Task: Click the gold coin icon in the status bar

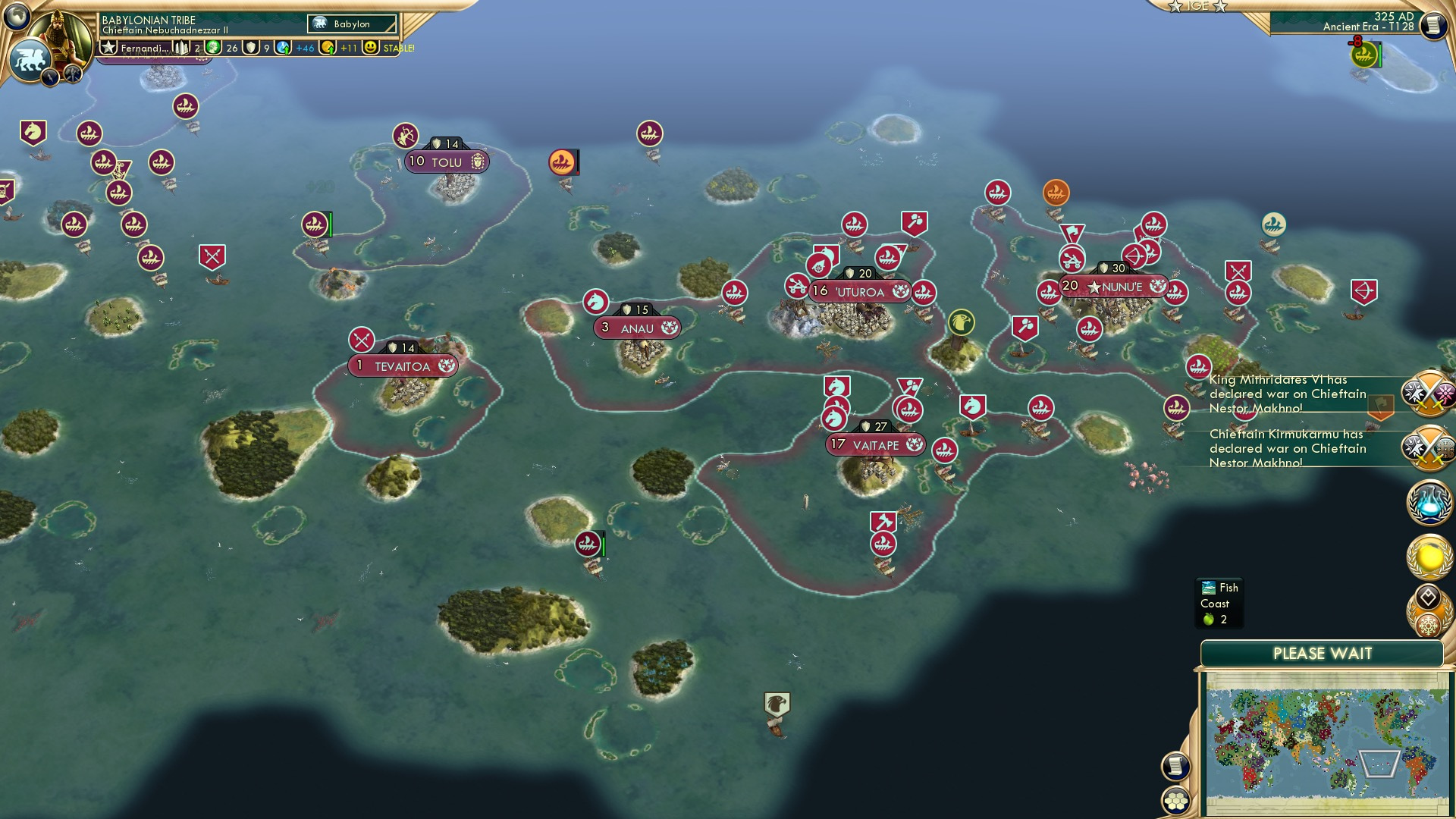Action: (x=327, y=47)
